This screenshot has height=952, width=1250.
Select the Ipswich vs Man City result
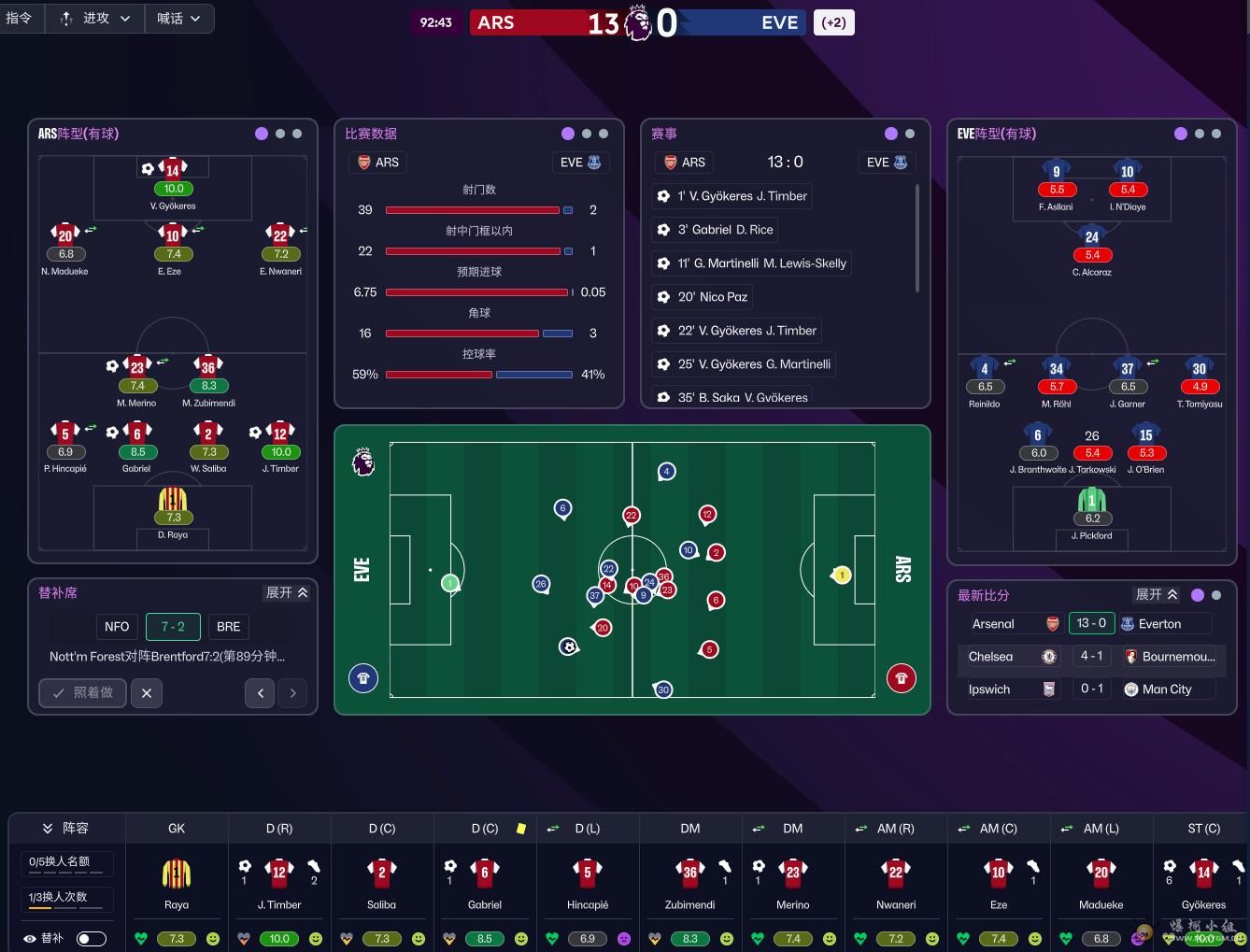tap(1091, 689)
